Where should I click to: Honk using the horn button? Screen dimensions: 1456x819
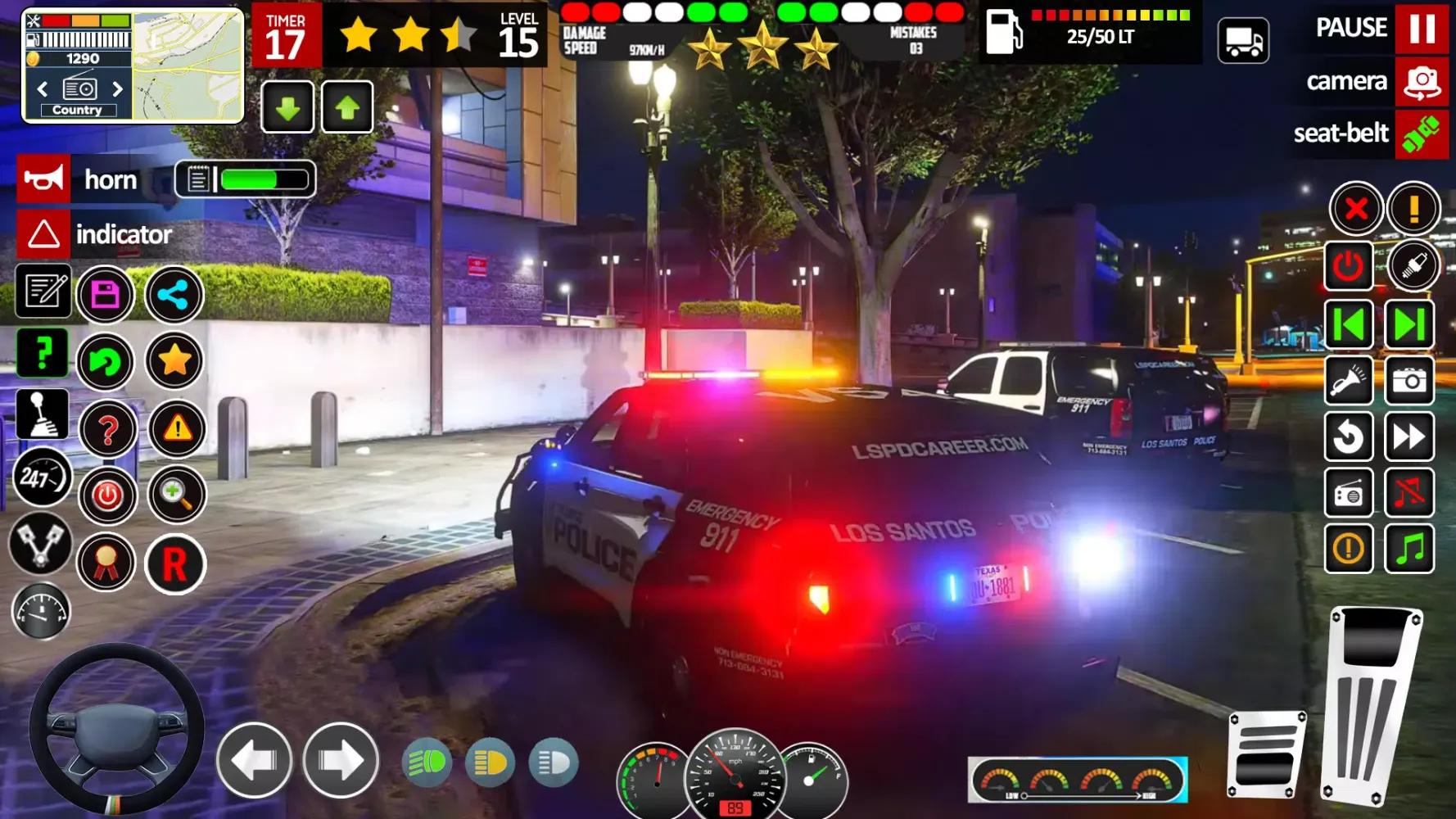coord(43,179)
